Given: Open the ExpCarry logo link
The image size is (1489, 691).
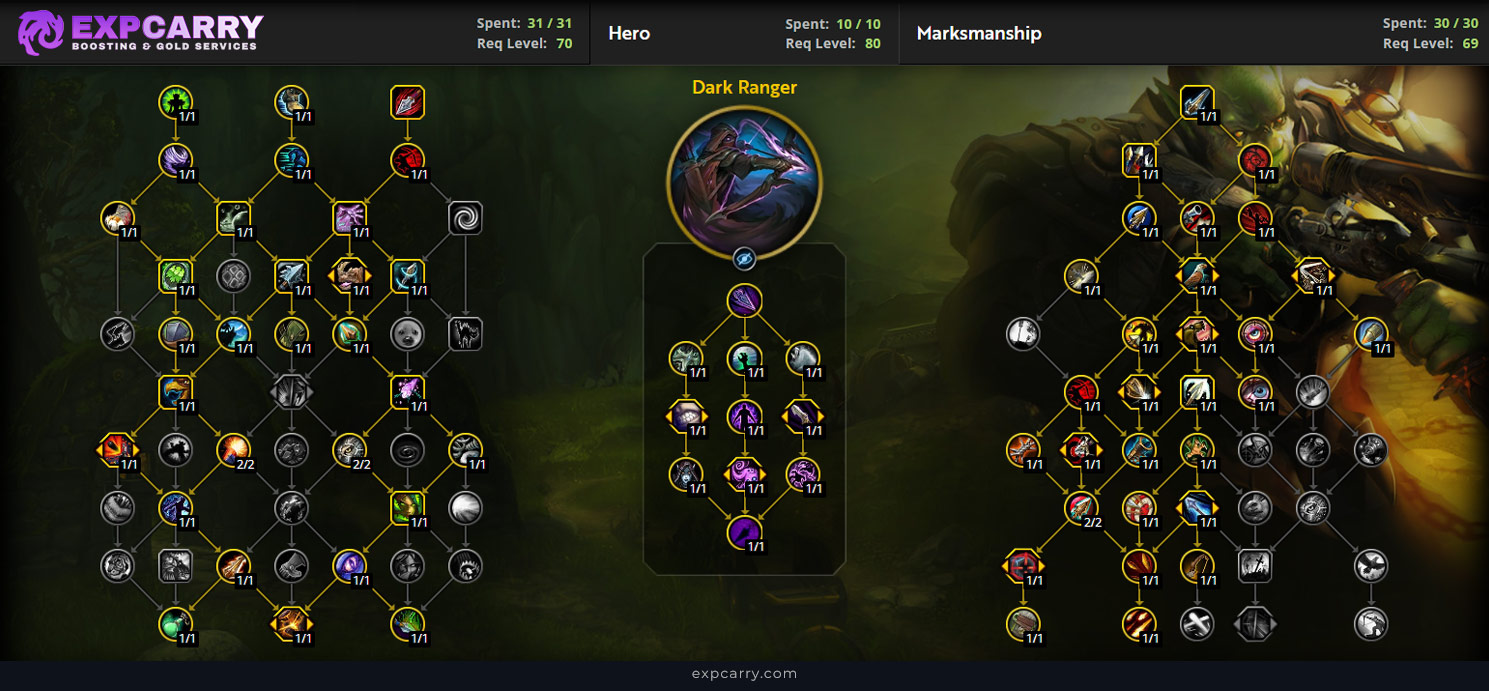Looking at the screenshot, I should point(140,32).
